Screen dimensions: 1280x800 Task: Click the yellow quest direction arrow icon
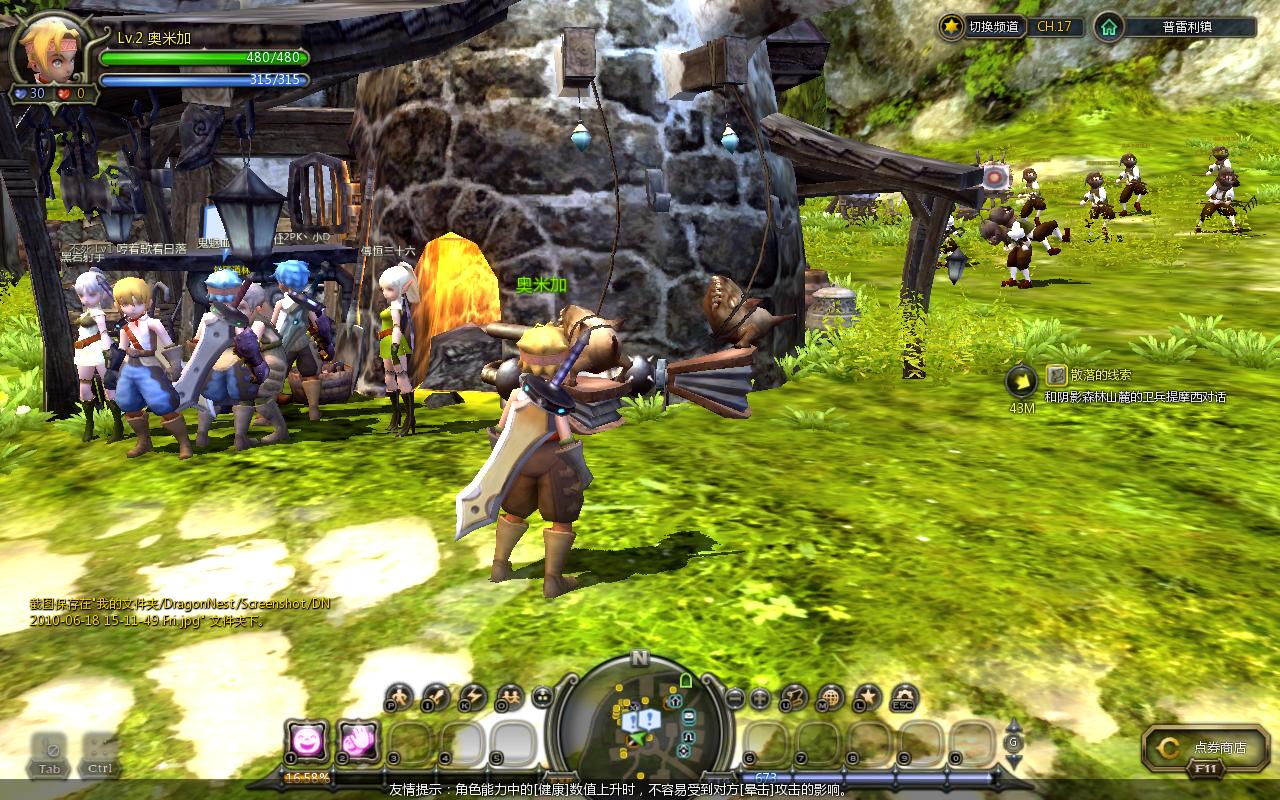click(1021, 380)
